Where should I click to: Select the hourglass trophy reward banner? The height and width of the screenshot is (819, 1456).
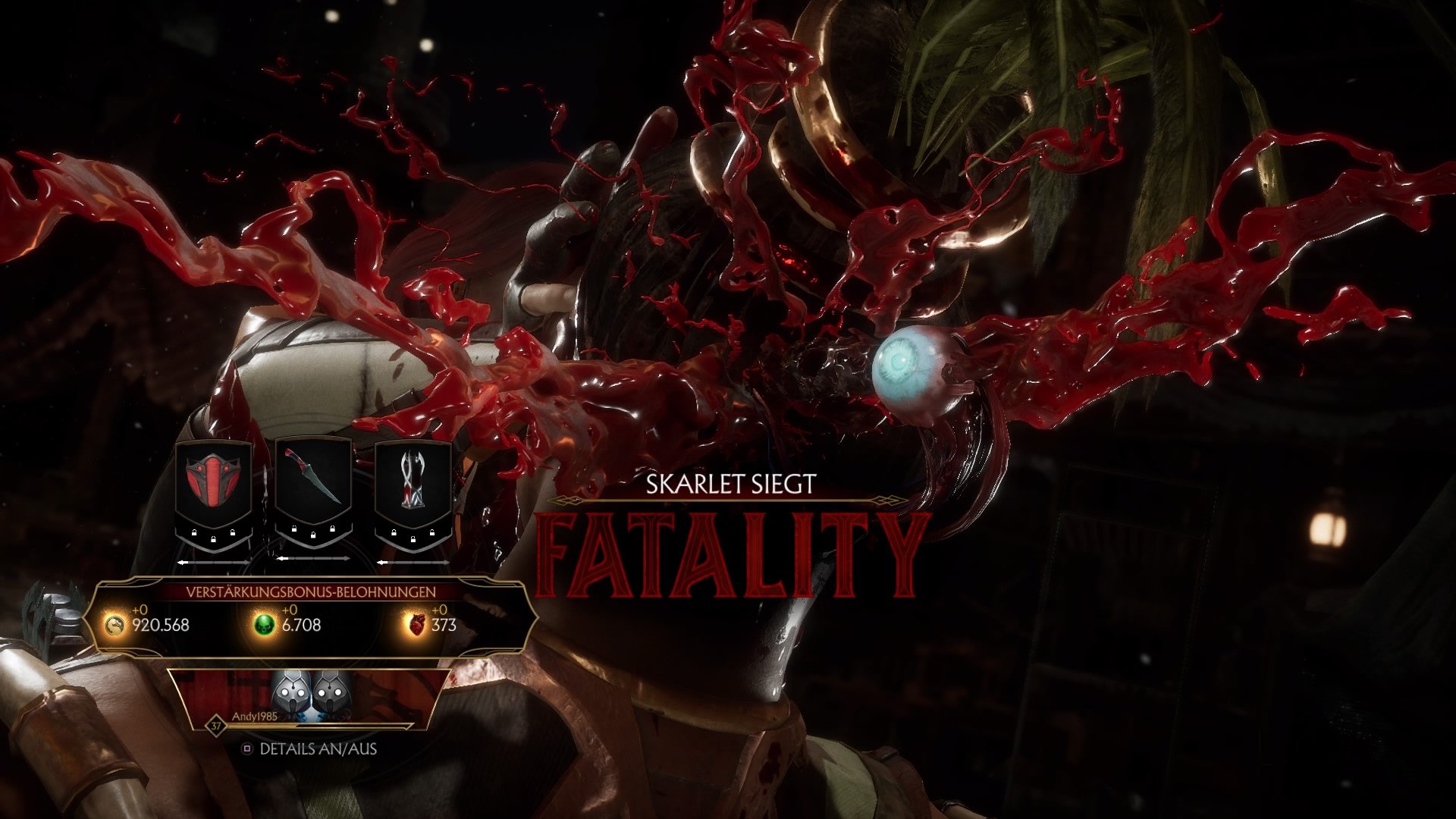(412, 479)
